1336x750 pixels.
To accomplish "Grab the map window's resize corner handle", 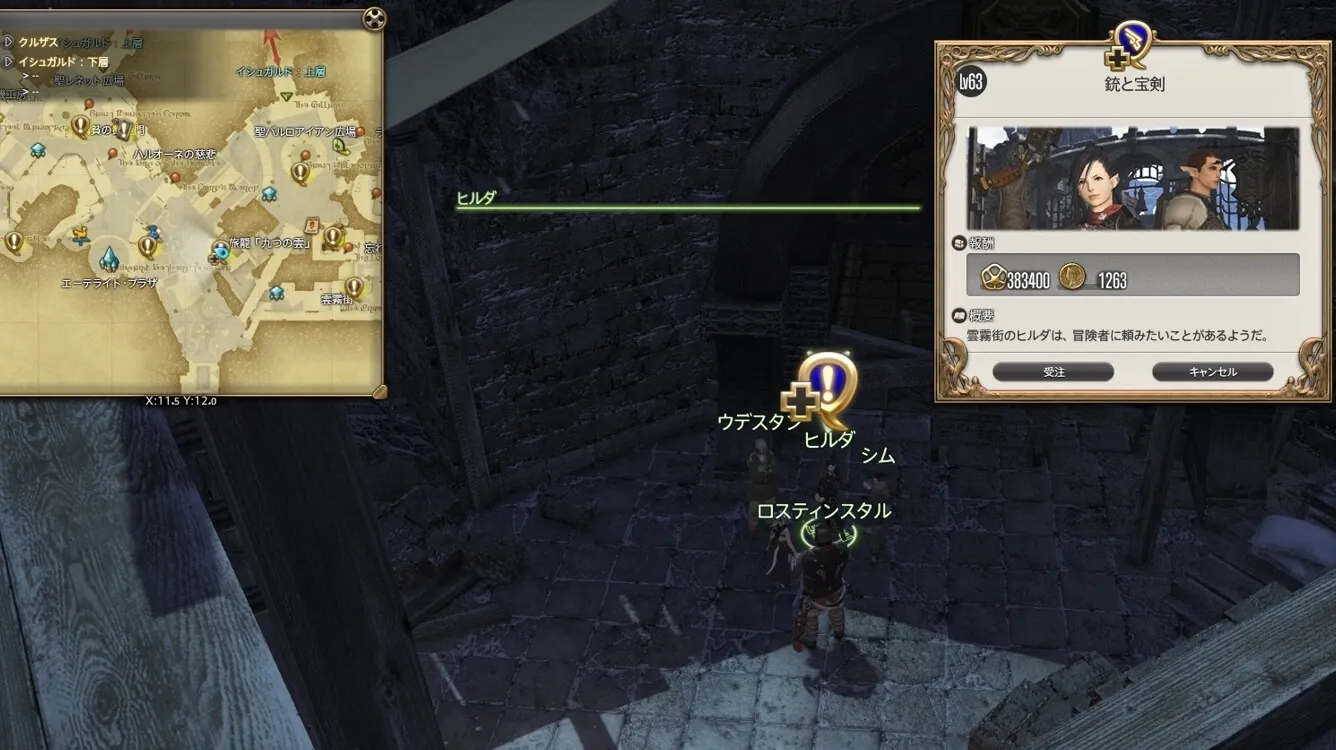I will 379,391.
